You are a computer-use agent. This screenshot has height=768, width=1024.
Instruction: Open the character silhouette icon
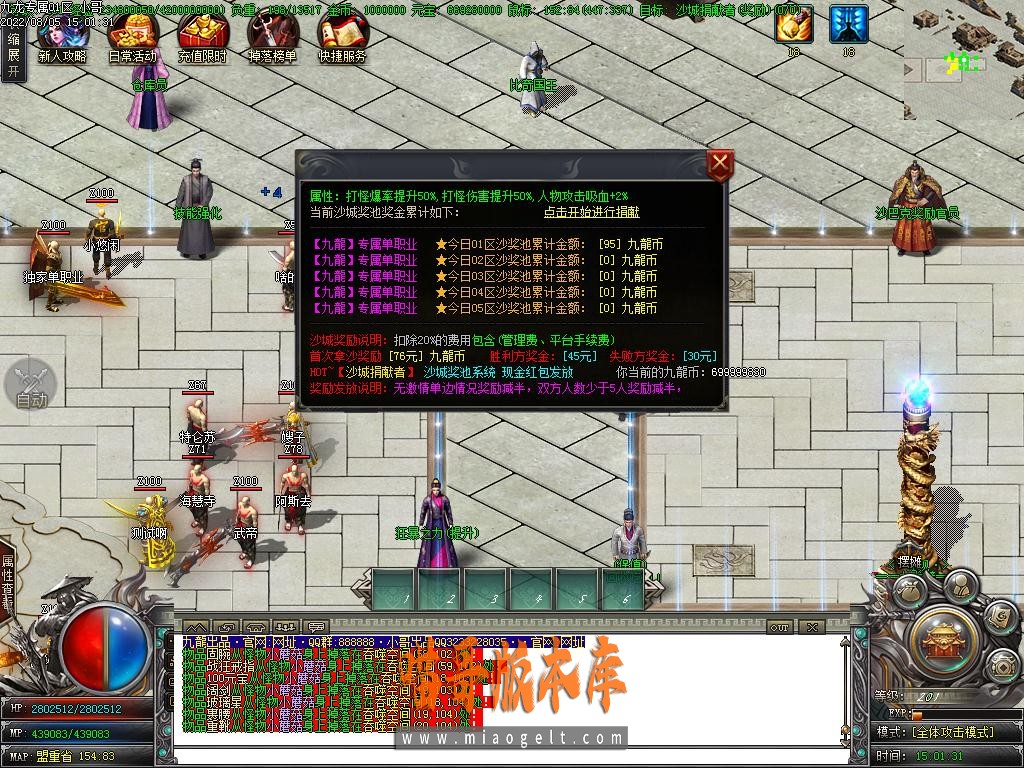(960, 586)
